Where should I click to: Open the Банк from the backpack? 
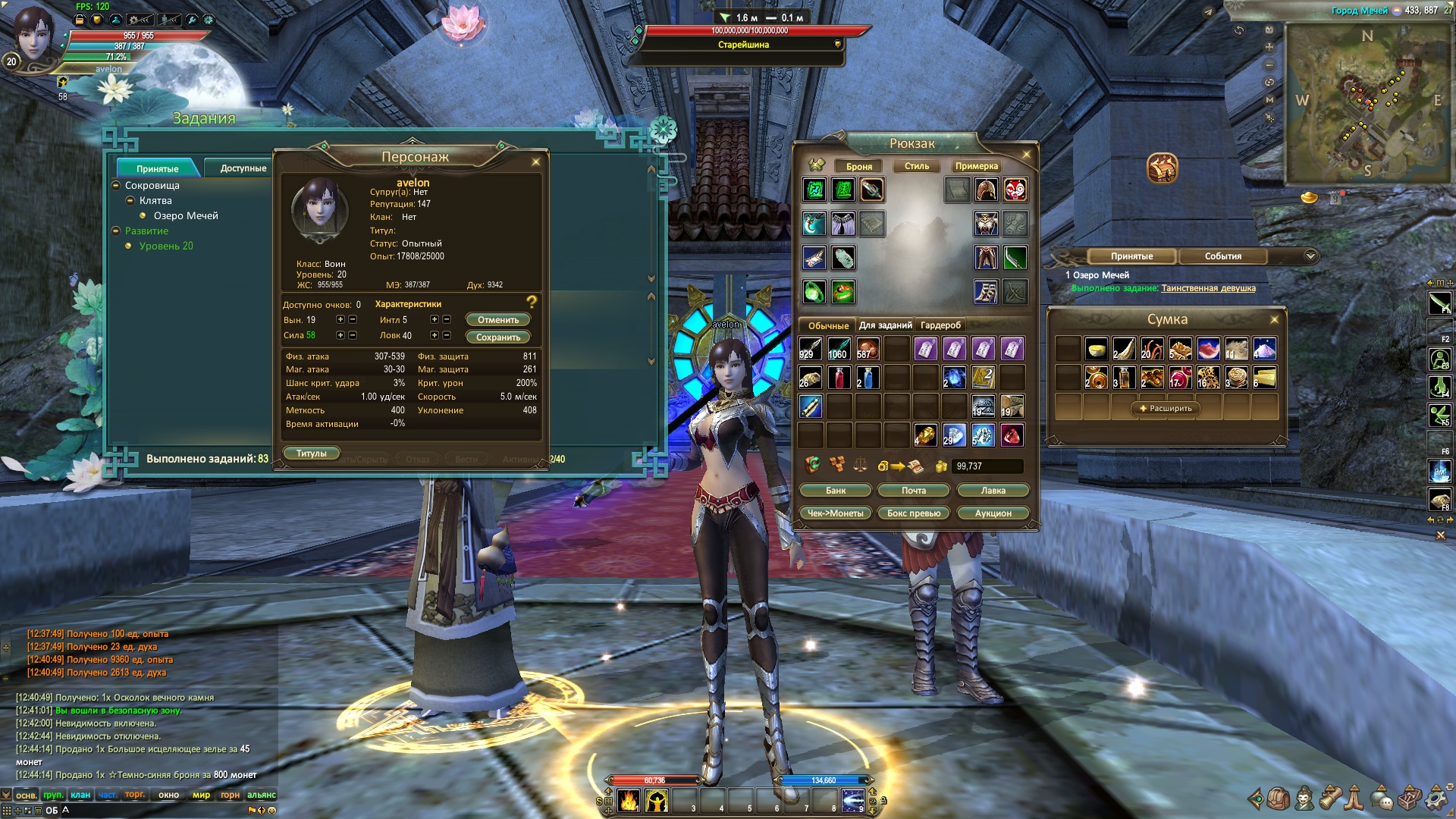pos(836,491)
